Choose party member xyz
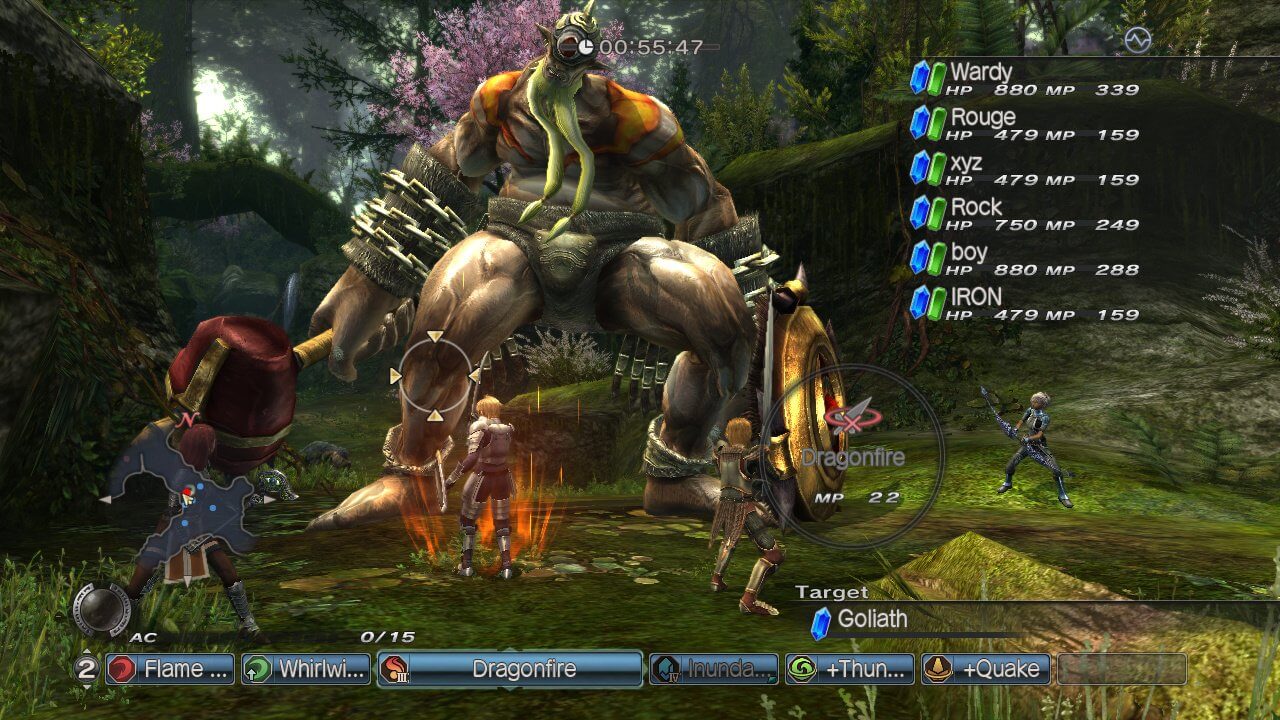Image resolution: width=1280 pixels, height=720 pixels. pyautogui.click(x=1024, y=169)
